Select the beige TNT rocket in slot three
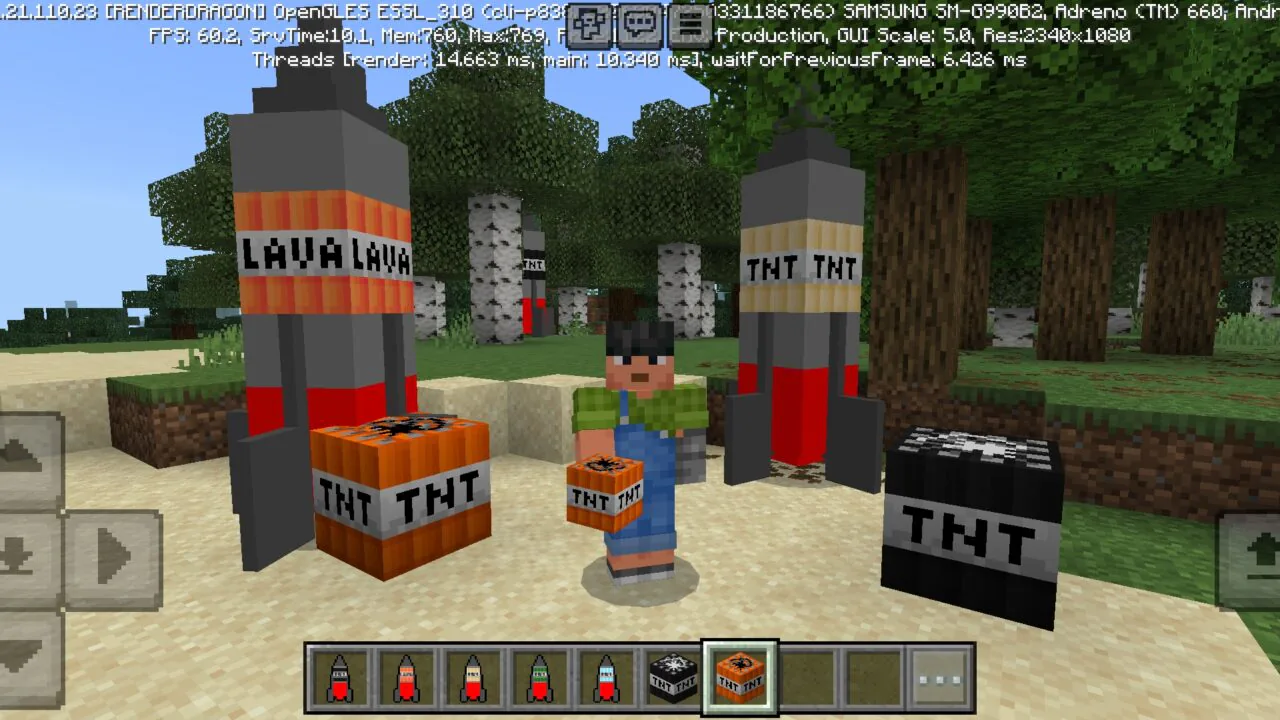Screen dimensions: 1280x720 [x=472, y=678]
